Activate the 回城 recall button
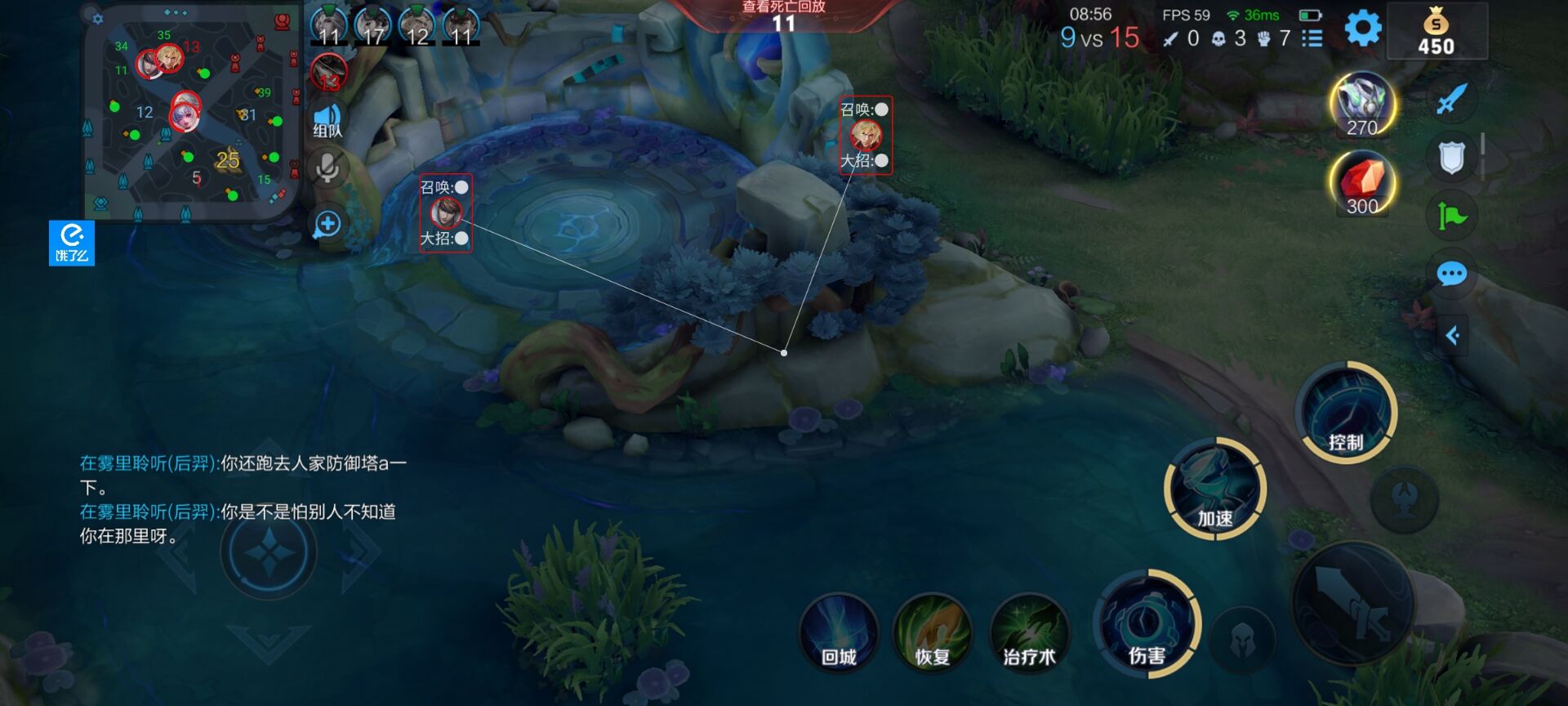1568x706 pixels. point(839,635)
